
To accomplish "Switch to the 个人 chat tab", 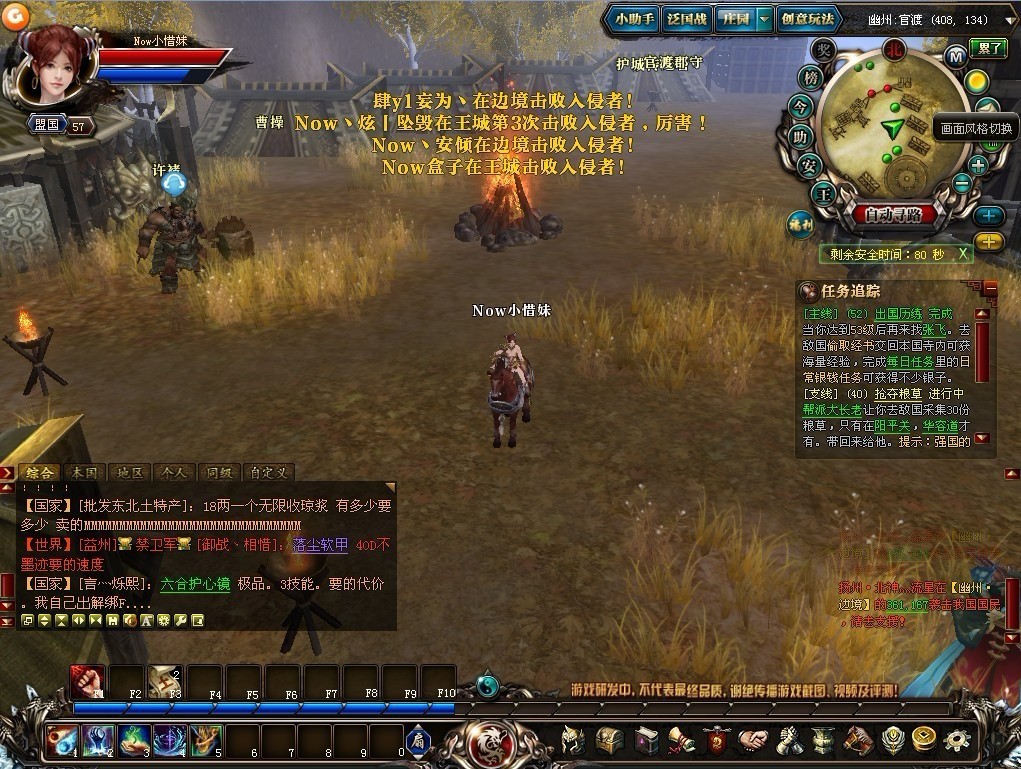I will pos(173,472).
